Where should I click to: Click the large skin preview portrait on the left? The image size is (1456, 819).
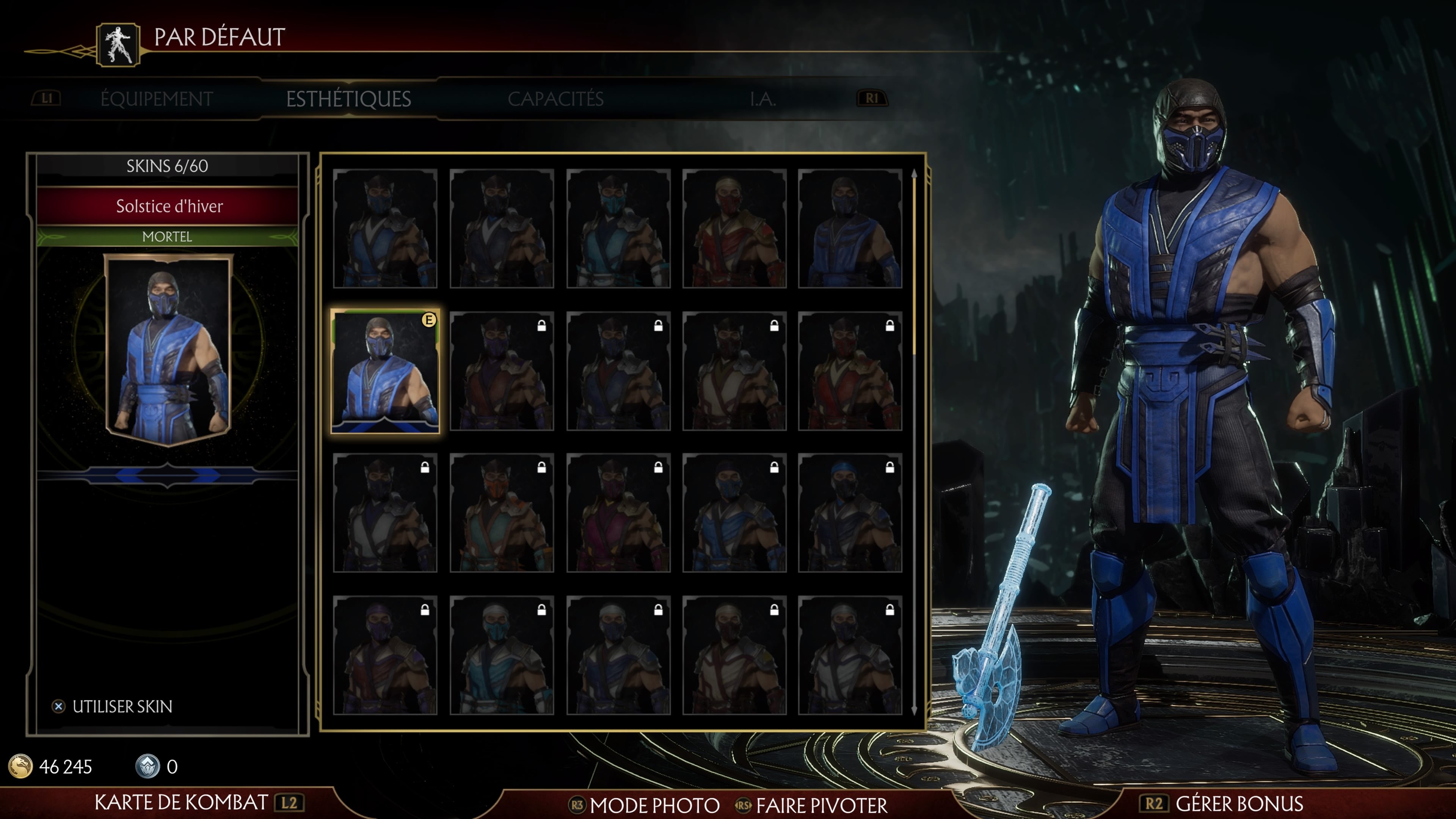pyautogui.click(x=167, y=350)
